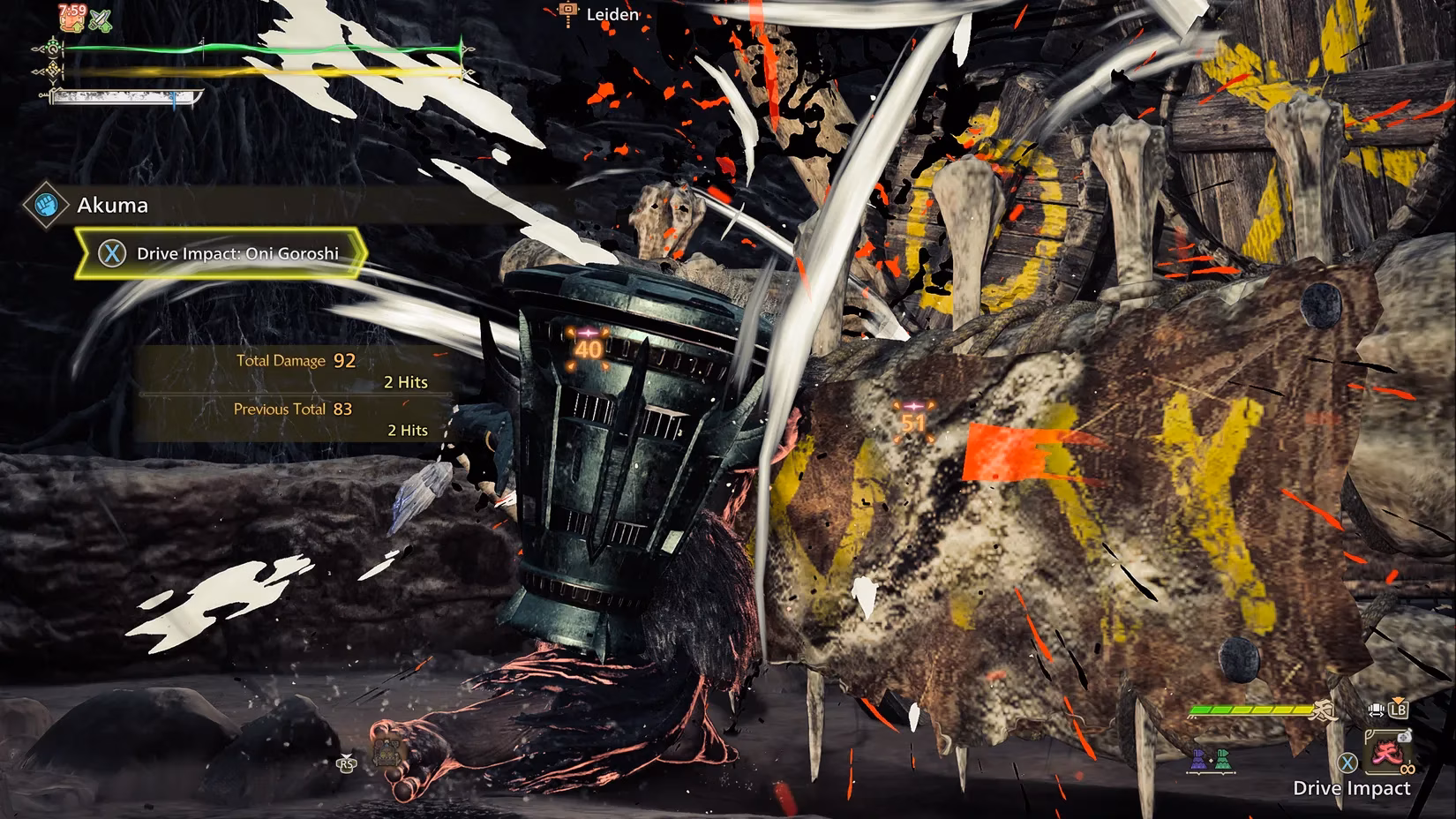Click the 7:59 quest timer
This screenshot has height=819, width=1456.
[72, 10]
